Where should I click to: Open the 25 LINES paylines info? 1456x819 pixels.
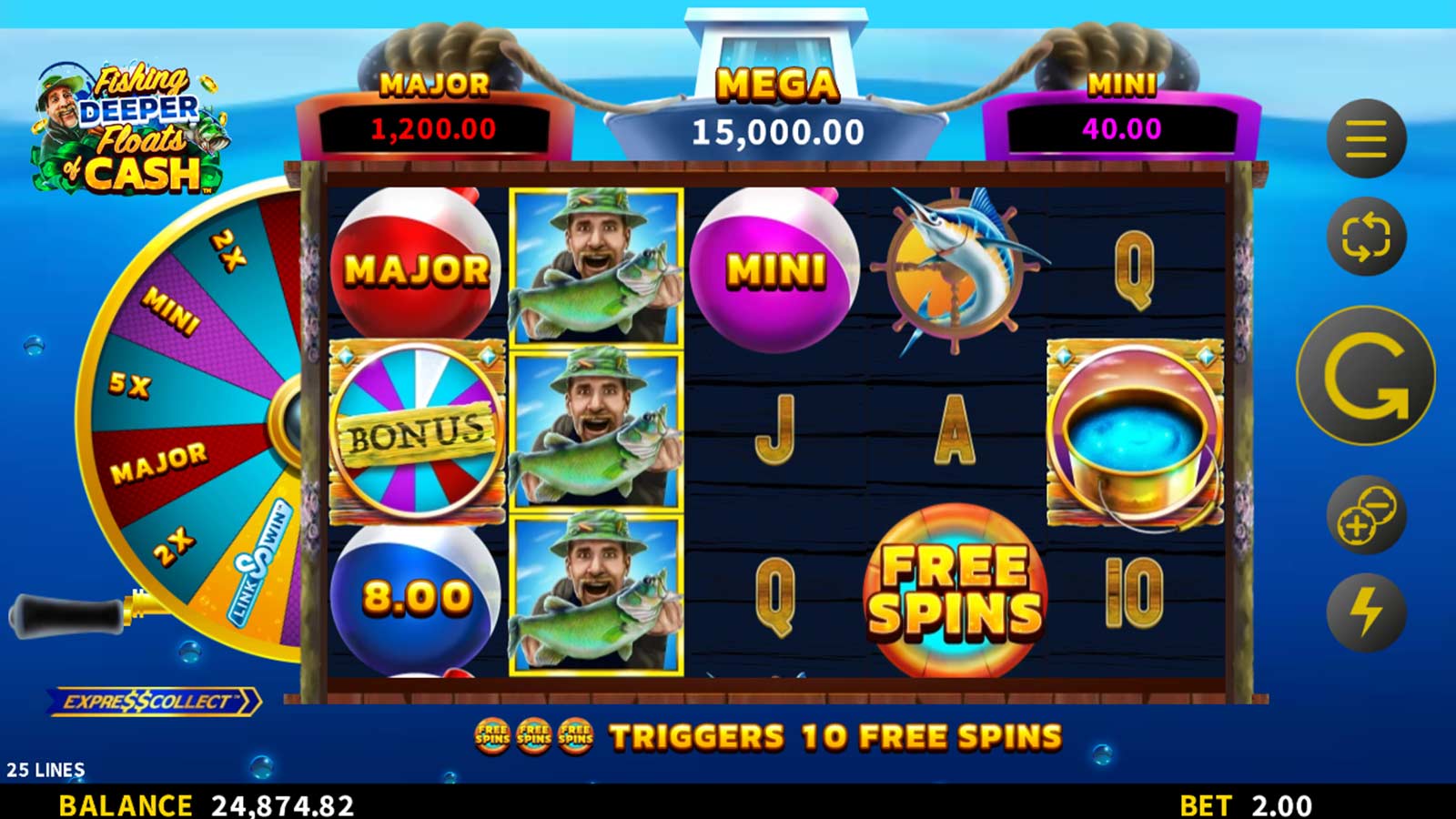[47, 769]
